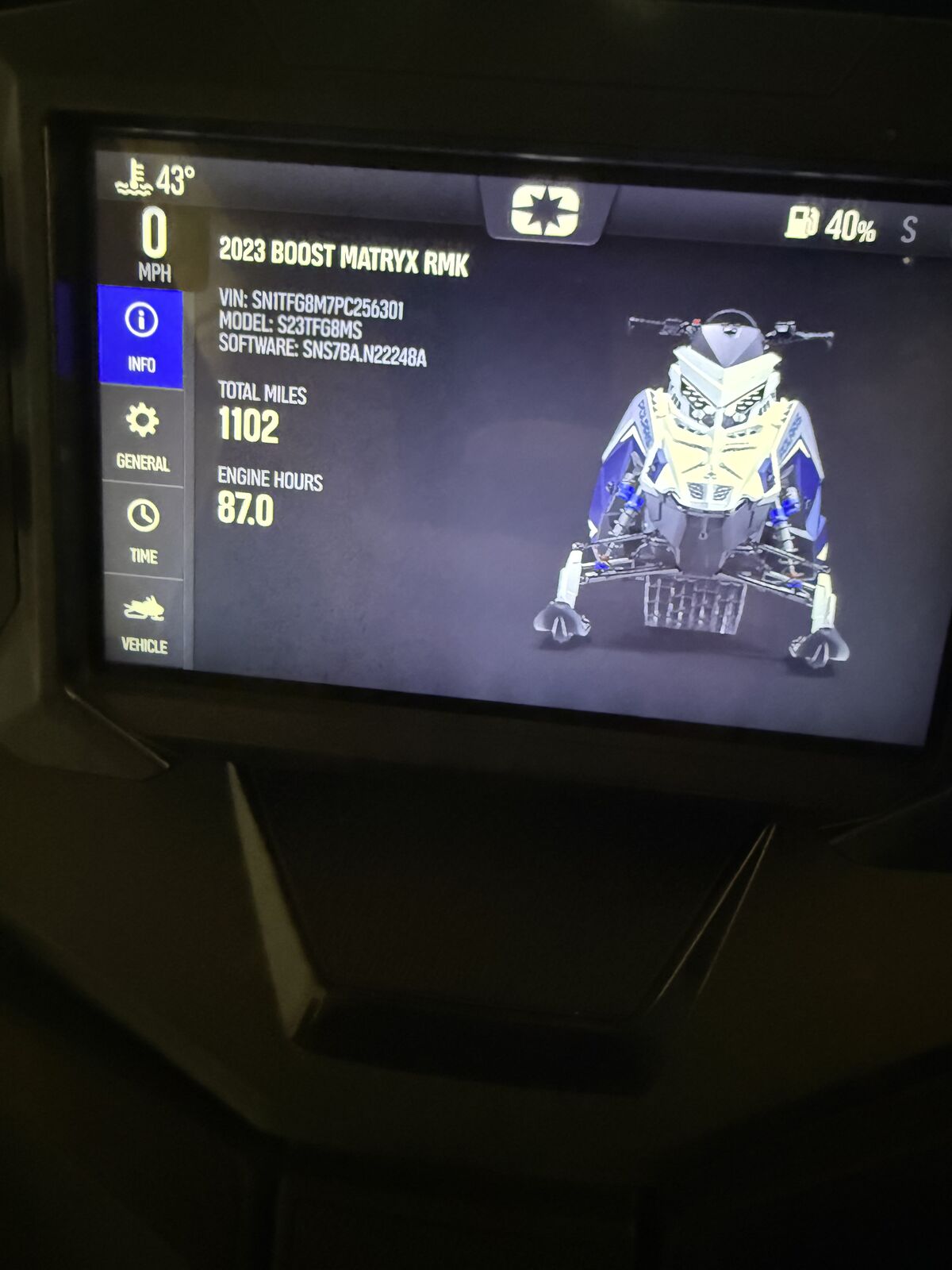Switch to the Time tab
This screenshot has width=952, height=1270.
[x=143, y=531]
